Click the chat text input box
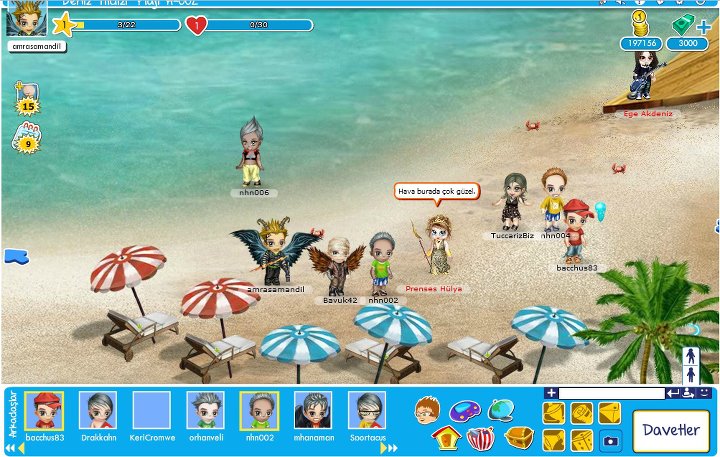720x457 pixels. (612, 393)
